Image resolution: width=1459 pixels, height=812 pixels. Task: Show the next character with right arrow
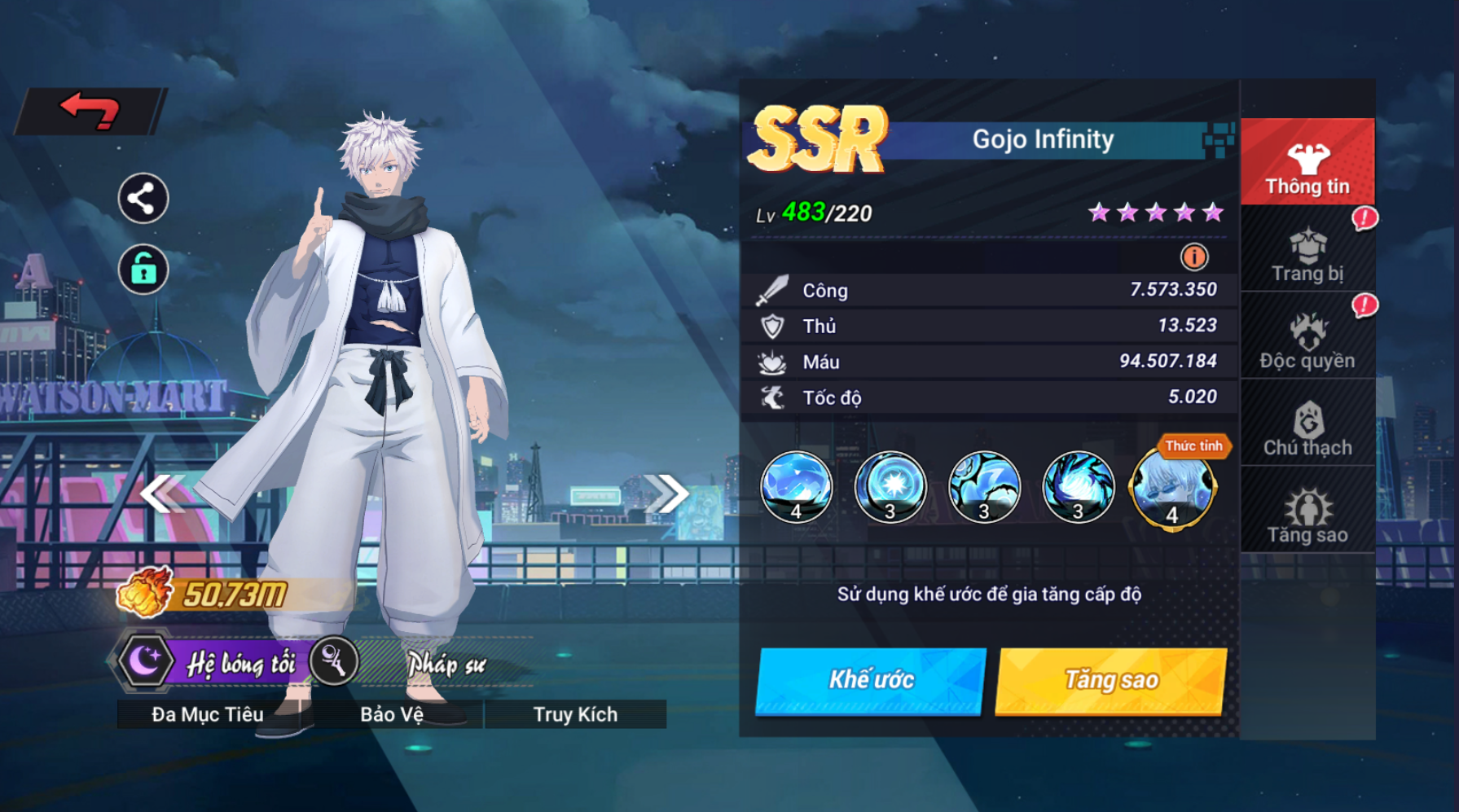click(667, 494)
